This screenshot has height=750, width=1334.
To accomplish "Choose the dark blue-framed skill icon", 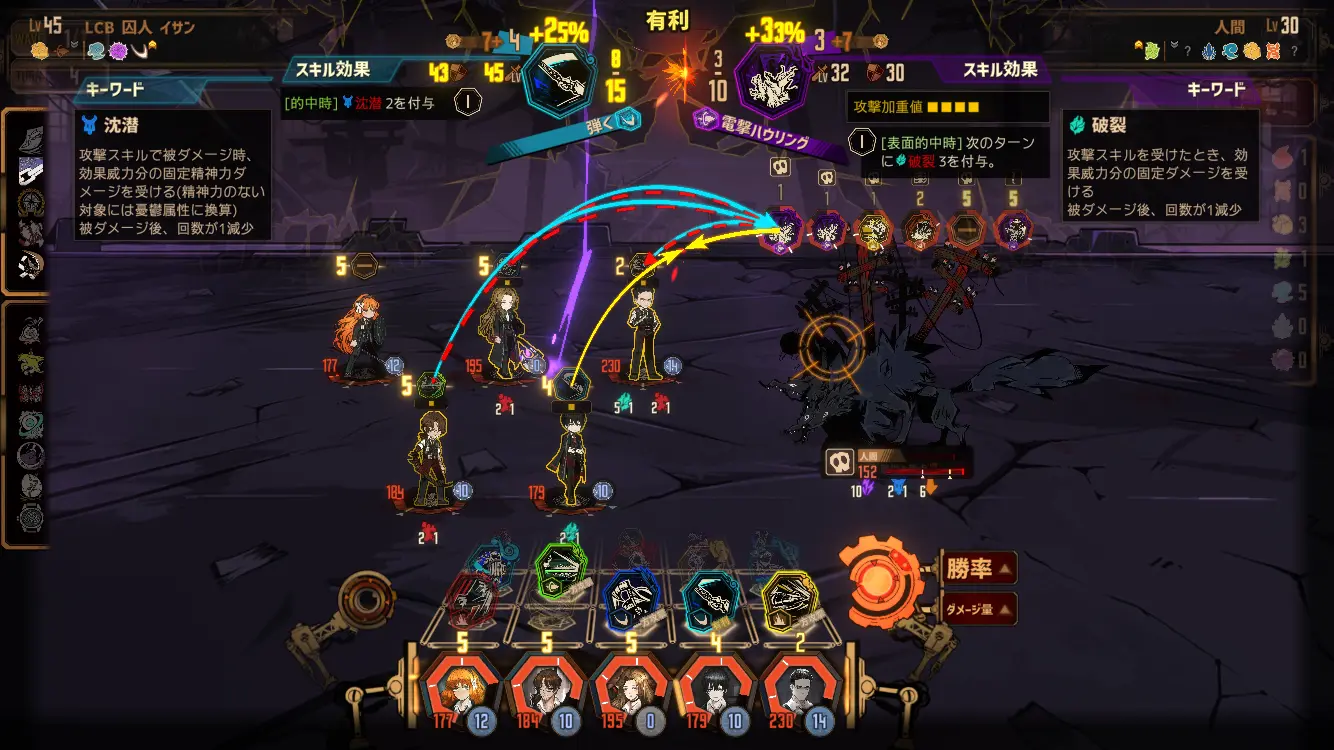I will (x=632, y=600).
